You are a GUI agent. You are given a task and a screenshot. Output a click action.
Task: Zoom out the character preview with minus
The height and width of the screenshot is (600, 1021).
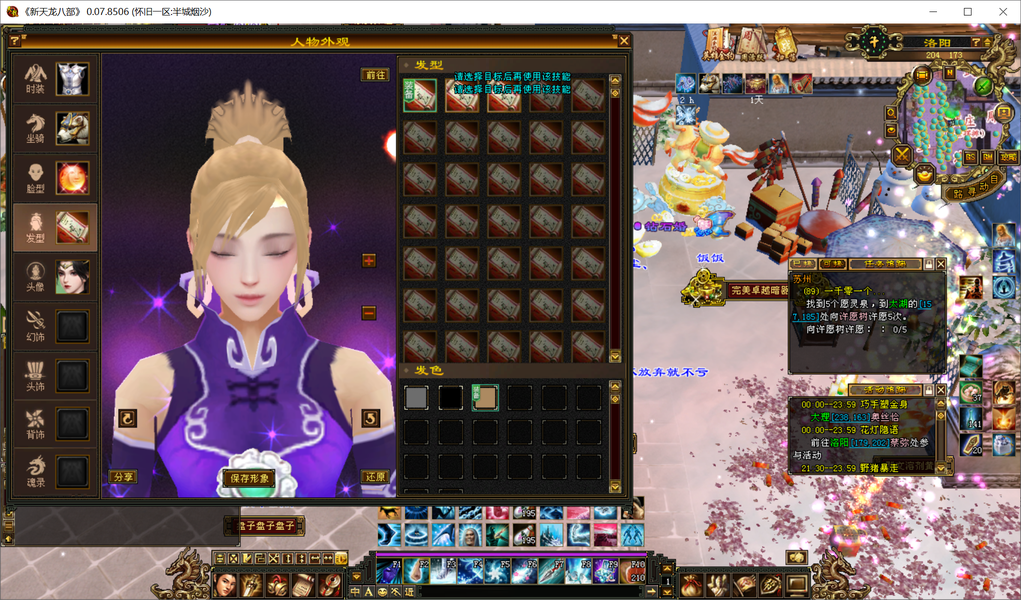pos(369,313)
